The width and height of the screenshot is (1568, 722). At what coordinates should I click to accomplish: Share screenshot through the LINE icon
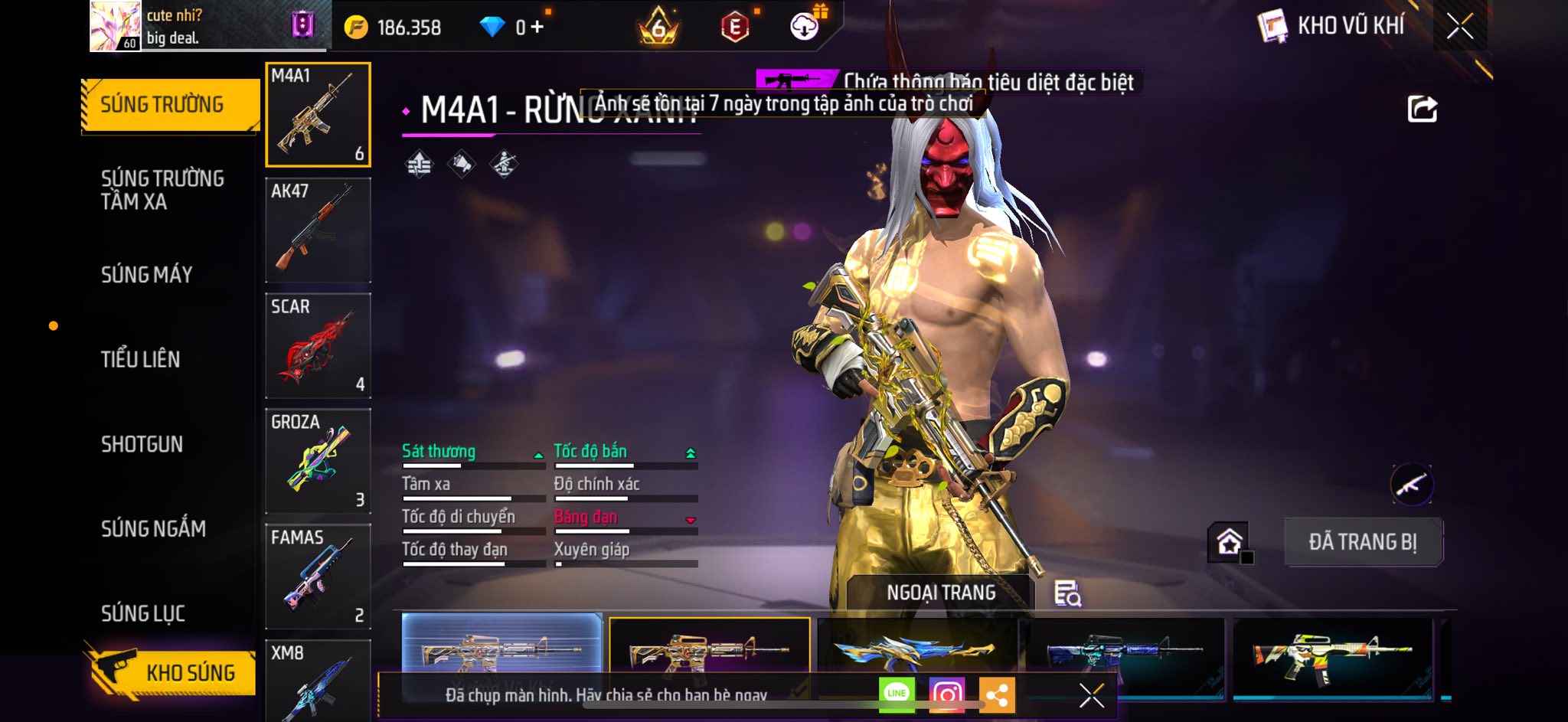(897, 694)
